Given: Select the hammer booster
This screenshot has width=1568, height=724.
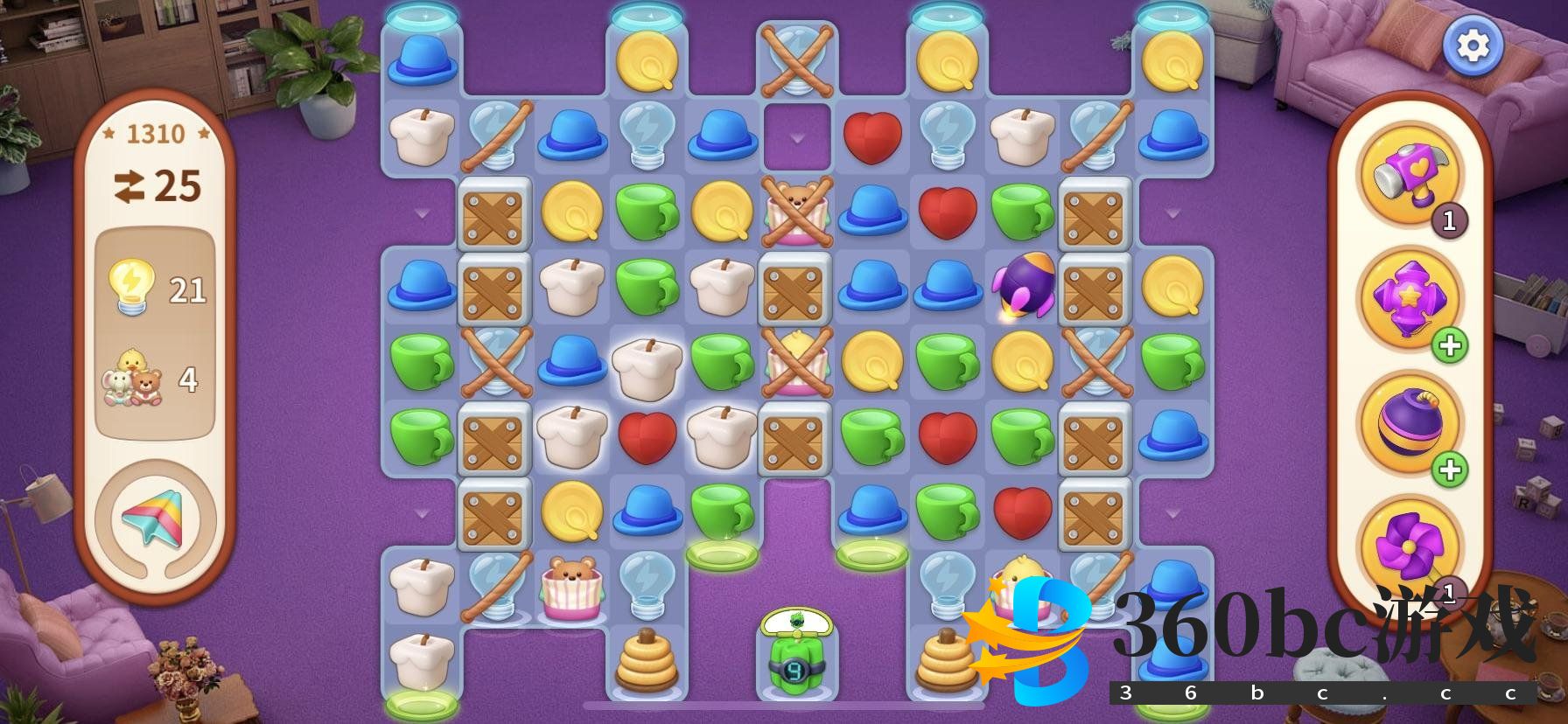Looking at the screenshot, I should tap(1409, 173).
